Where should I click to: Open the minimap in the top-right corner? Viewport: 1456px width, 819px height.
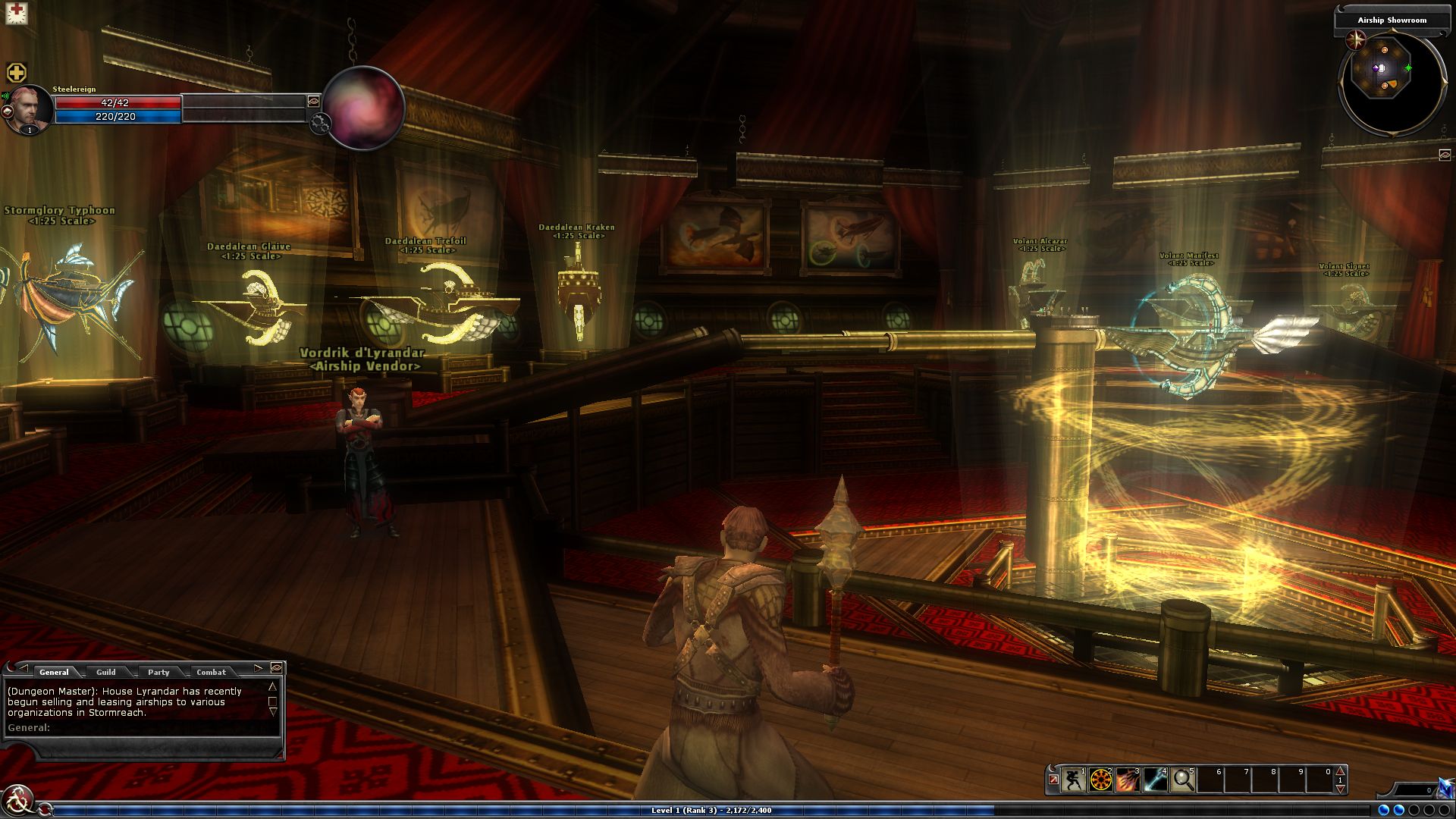coord(1390,83)
